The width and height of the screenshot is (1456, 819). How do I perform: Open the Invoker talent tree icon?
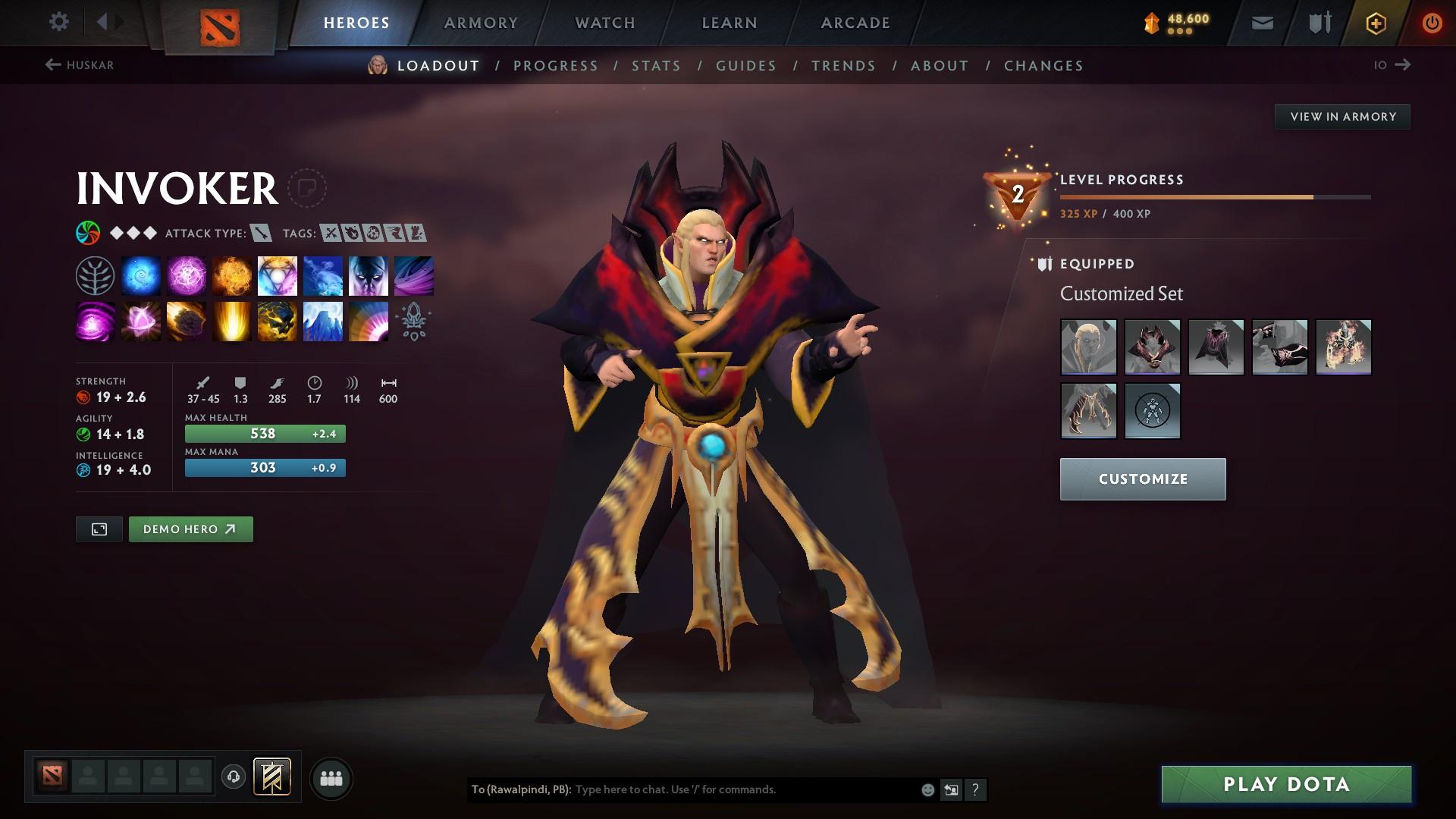point(95,275)
